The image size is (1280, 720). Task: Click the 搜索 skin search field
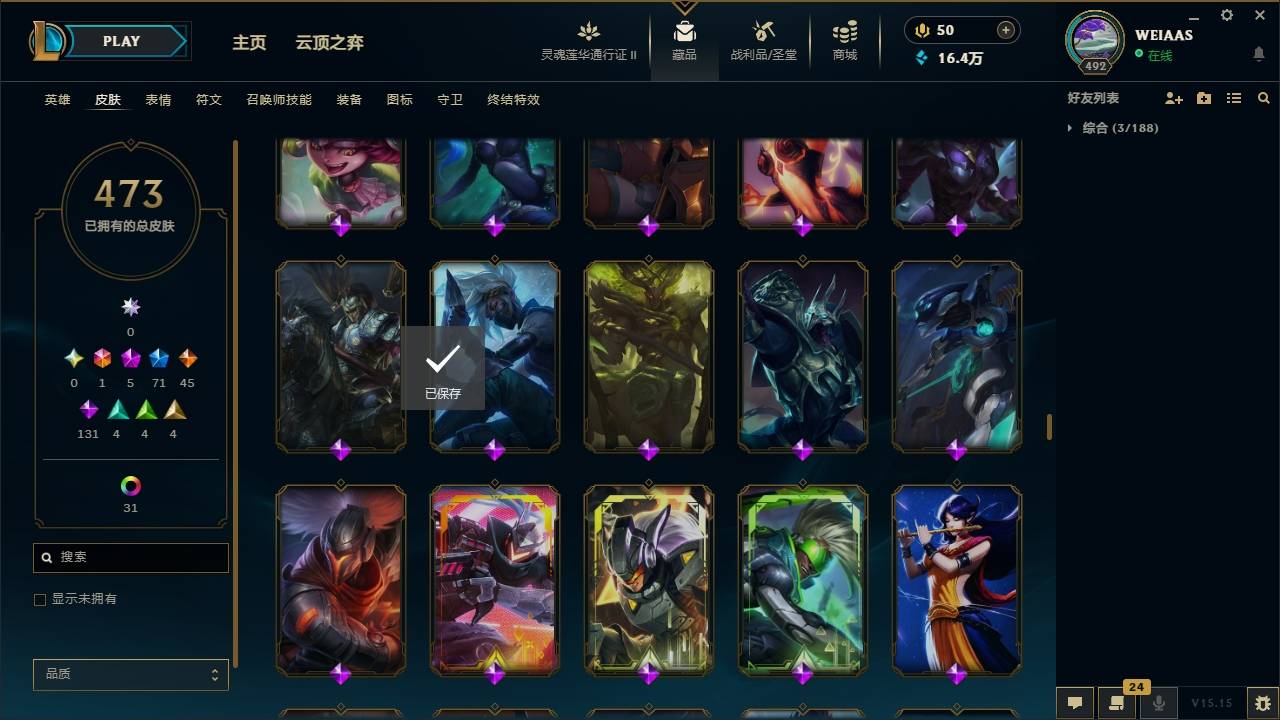(130, 557)
